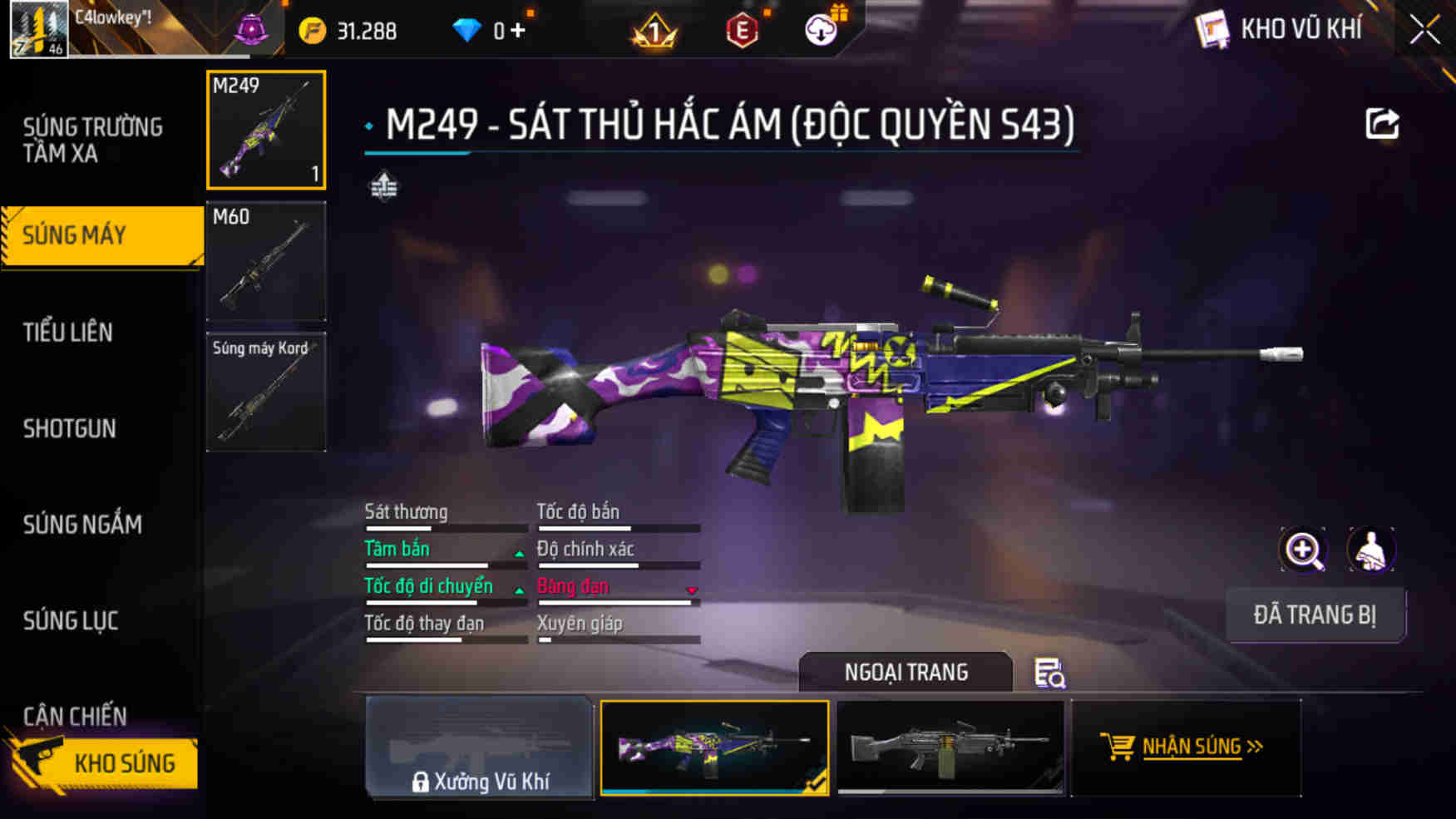The width and height of the screenshot is (1456, 819).
Task: Open the gift download icon in top bar
Action: pyautogui.click(x=822, y=30)
